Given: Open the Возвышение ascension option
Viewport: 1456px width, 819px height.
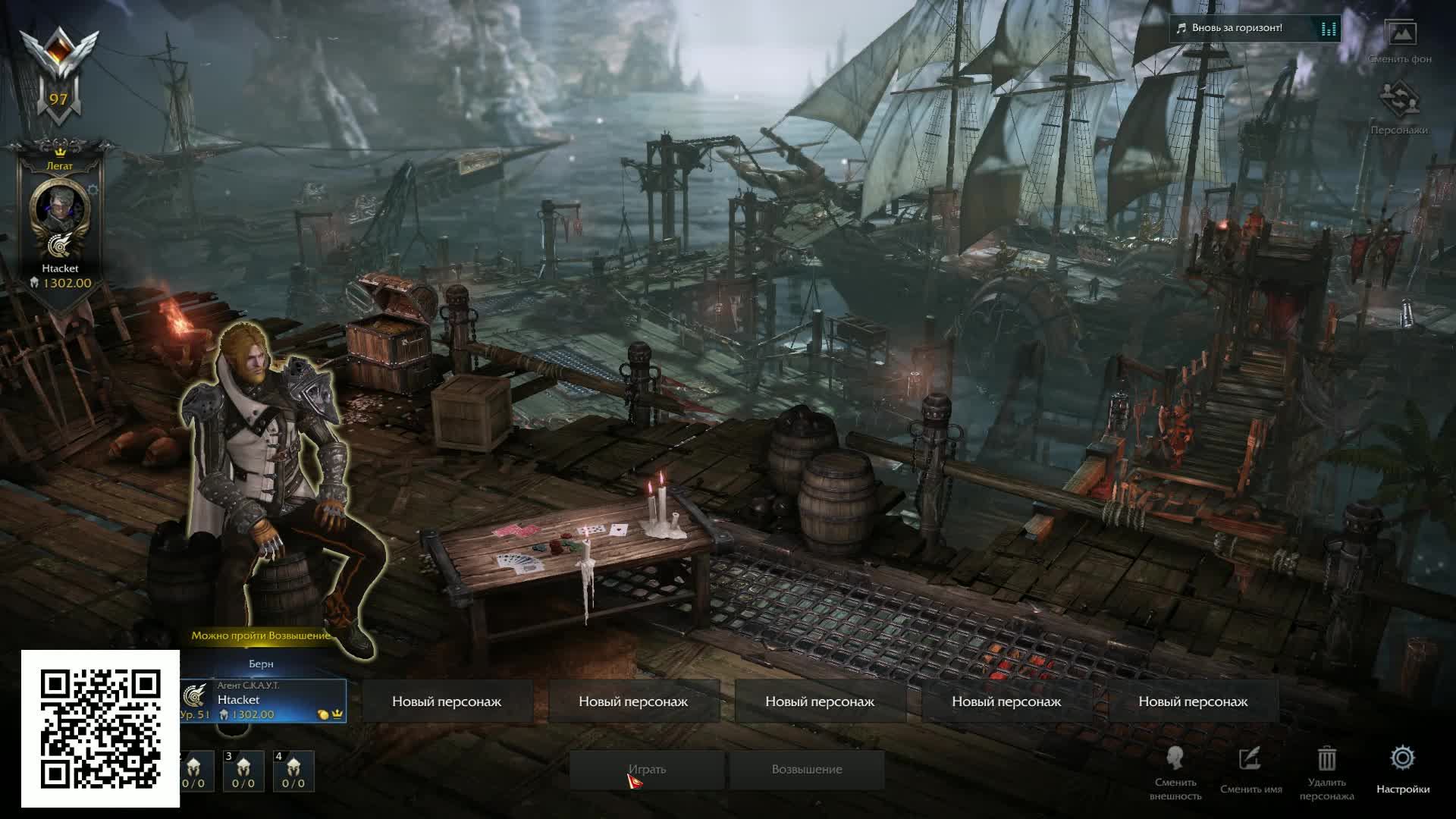Looking at the screenshot, I should click(x=807, y=770).
